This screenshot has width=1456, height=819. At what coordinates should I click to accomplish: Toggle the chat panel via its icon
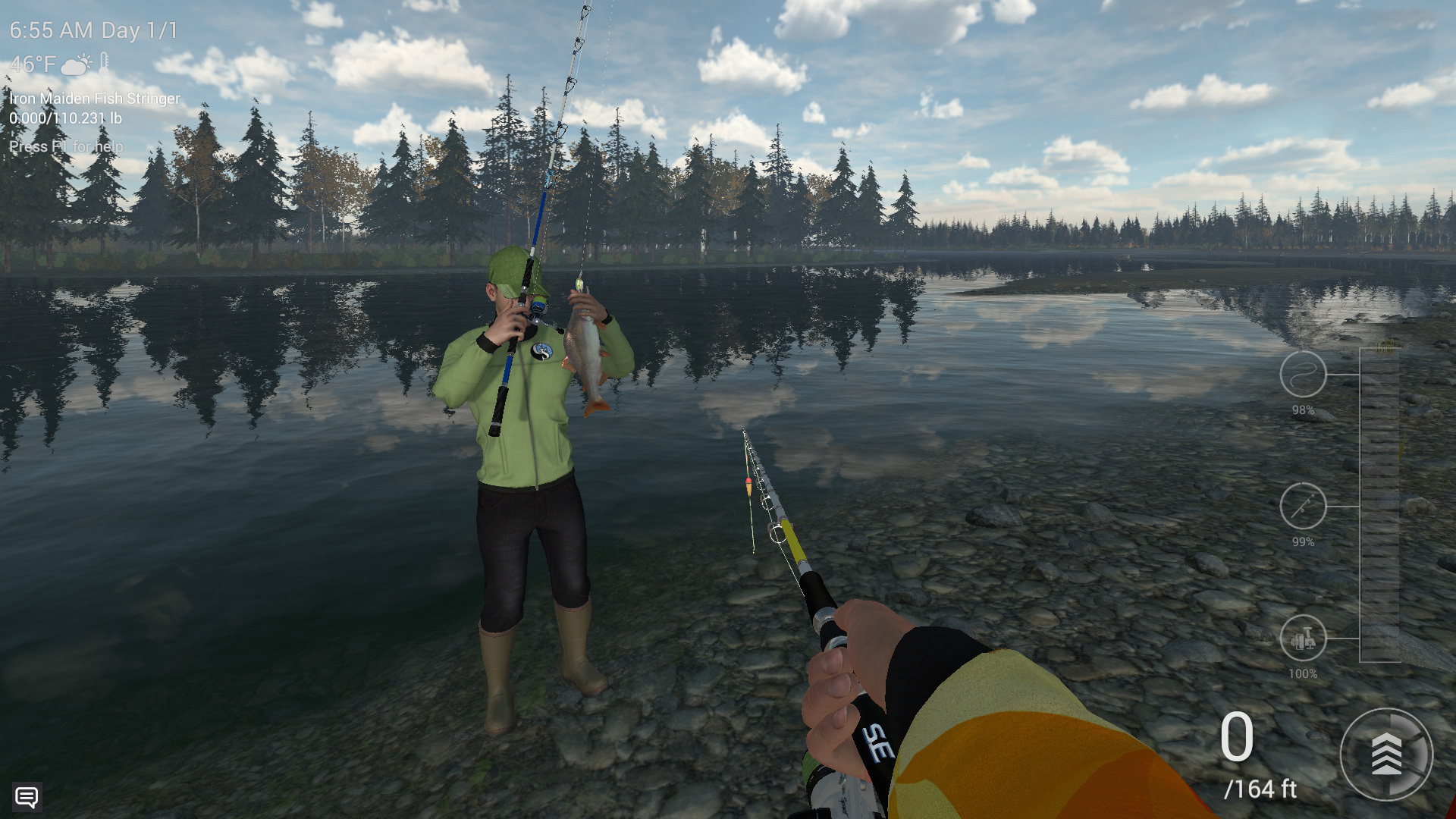29,798
